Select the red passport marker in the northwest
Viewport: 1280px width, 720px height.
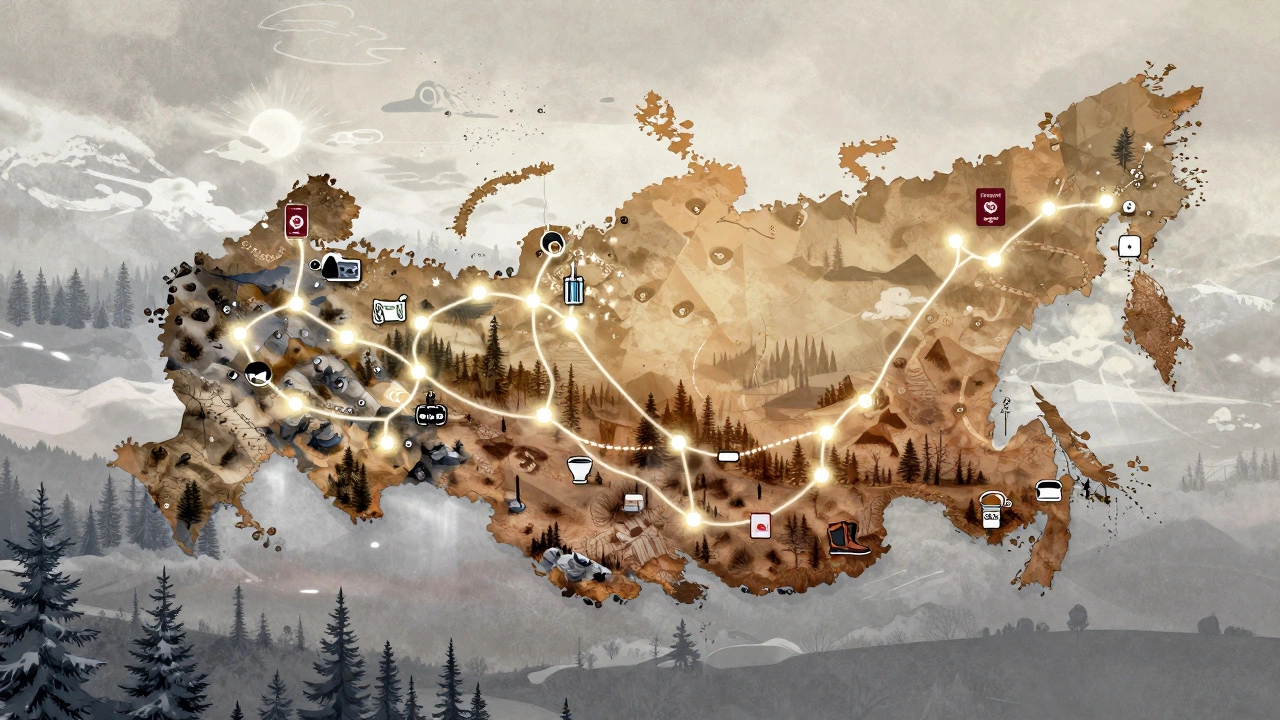(x=295, y=221)
